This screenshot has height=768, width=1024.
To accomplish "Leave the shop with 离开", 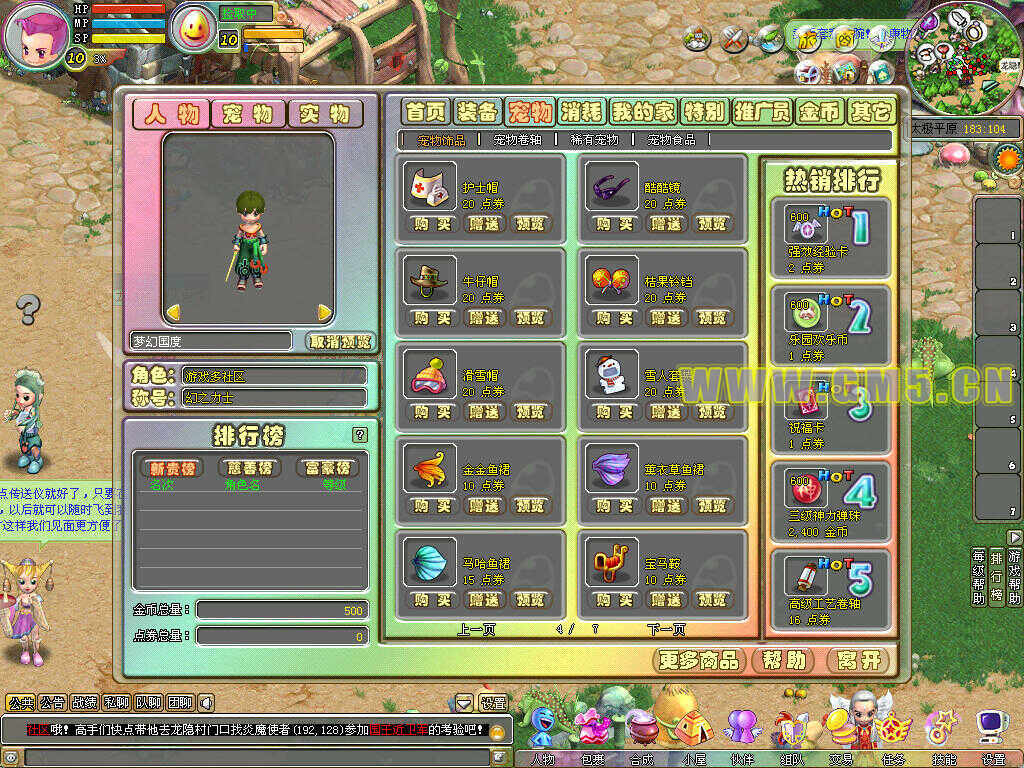I will [x=859, y=660].
